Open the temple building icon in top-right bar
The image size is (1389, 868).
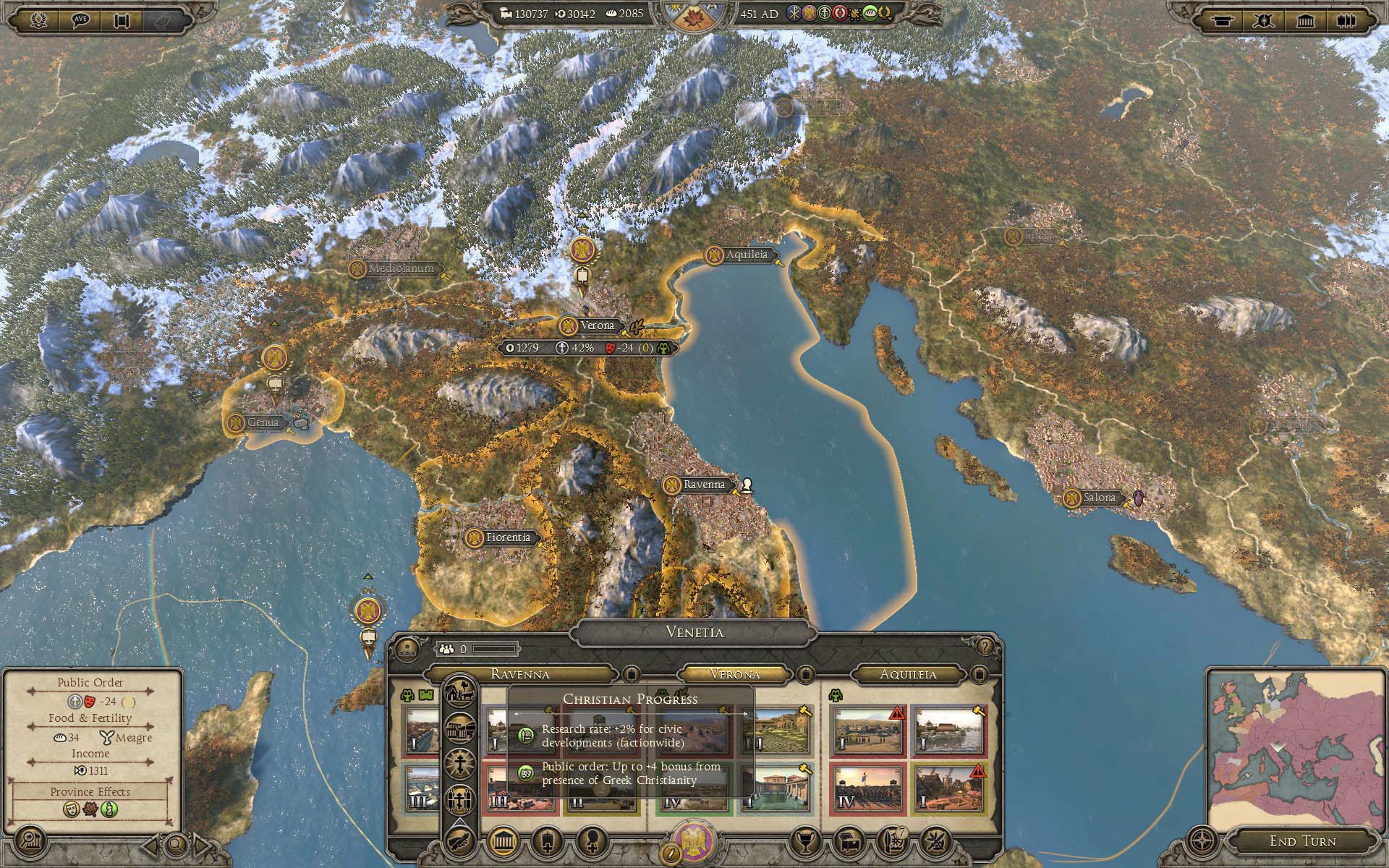[1306, 20]
